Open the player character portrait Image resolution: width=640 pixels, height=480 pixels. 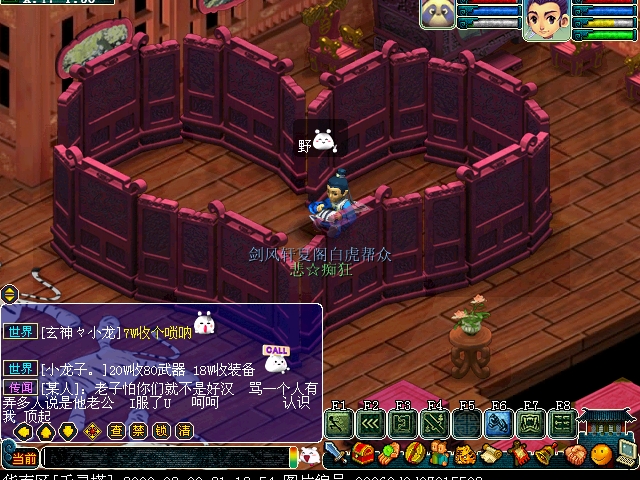546,20
